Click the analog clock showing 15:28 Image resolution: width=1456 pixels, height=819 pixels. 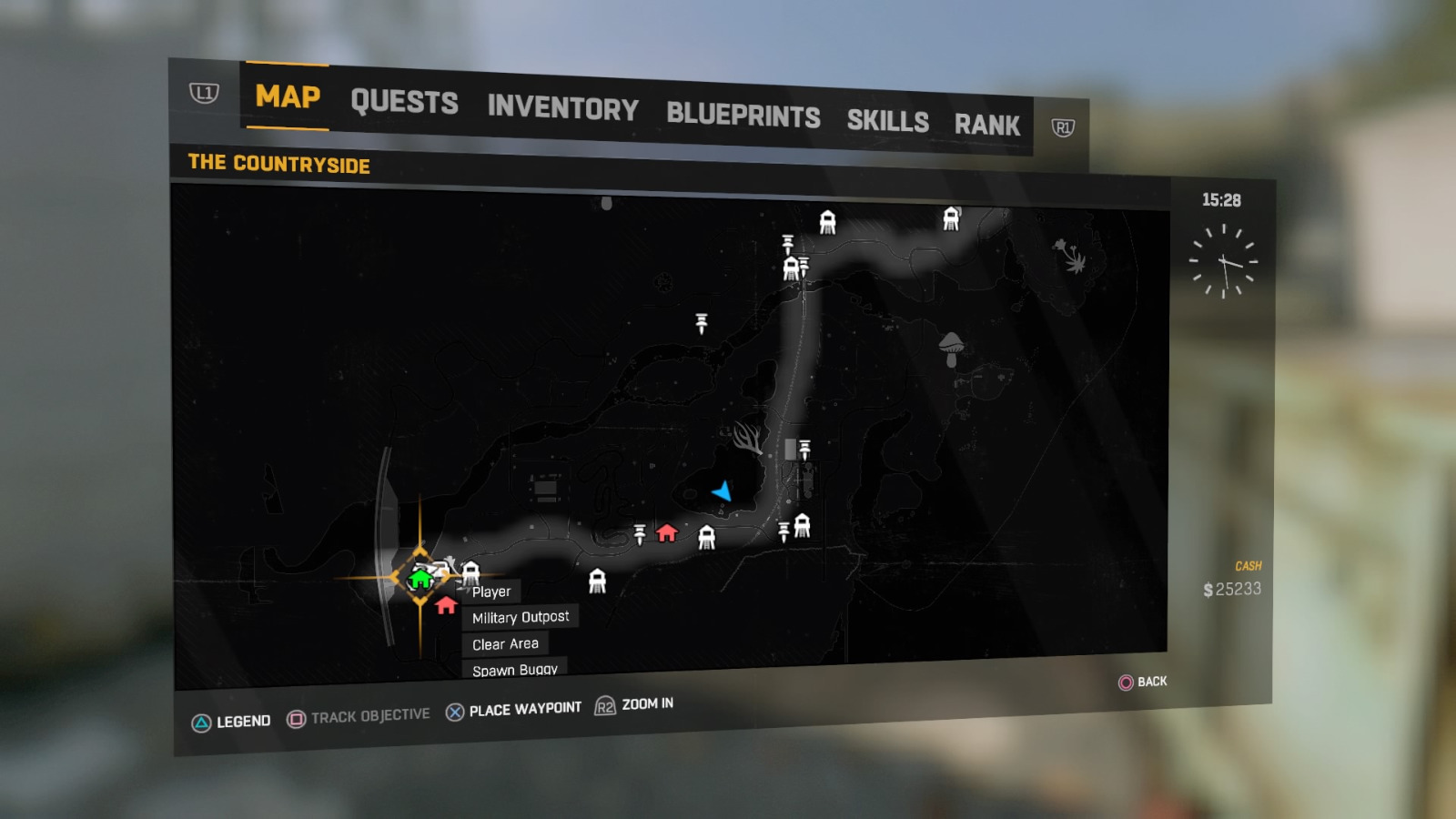[1226, 262]
